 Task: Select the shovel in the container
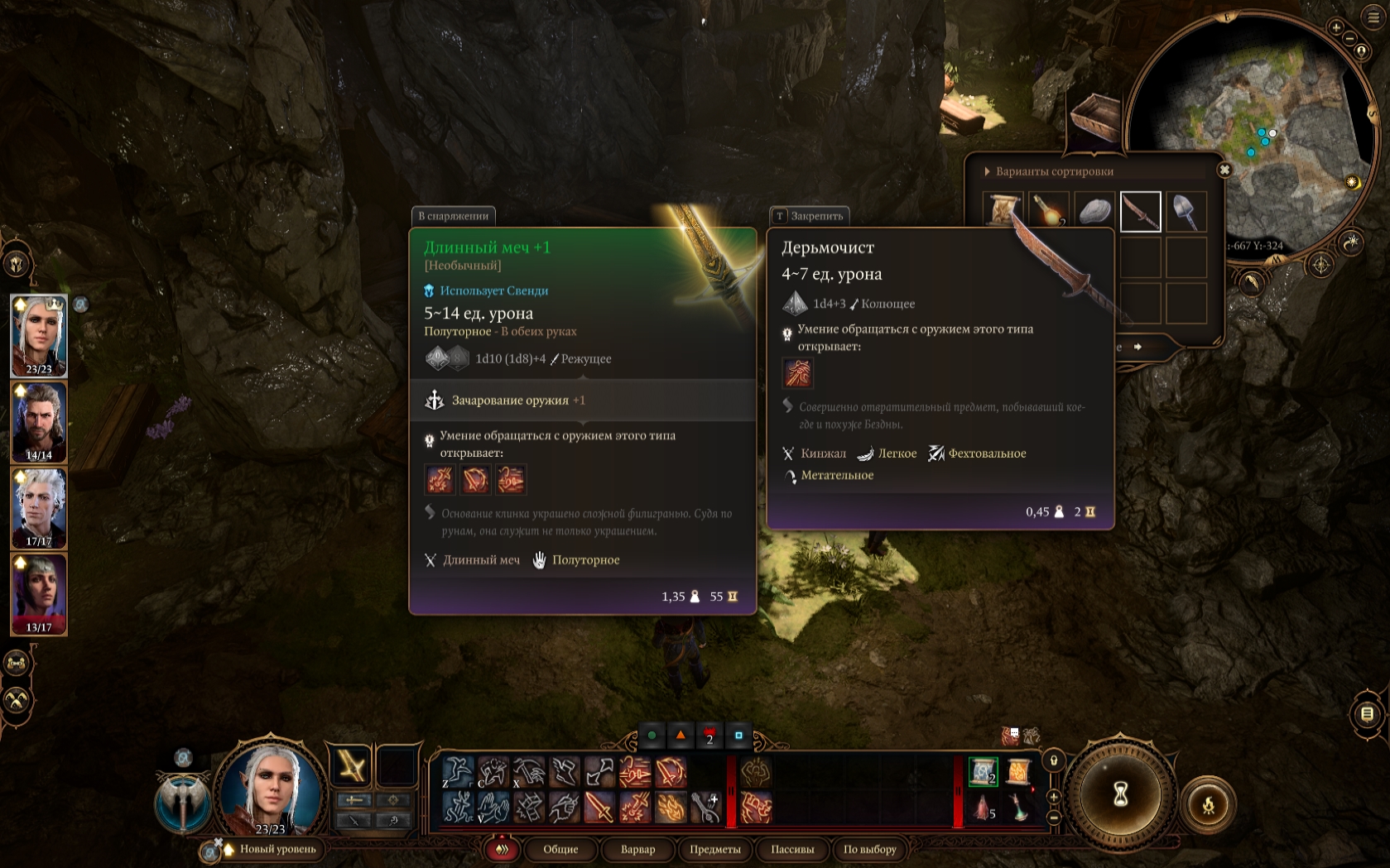(1186, 212)
